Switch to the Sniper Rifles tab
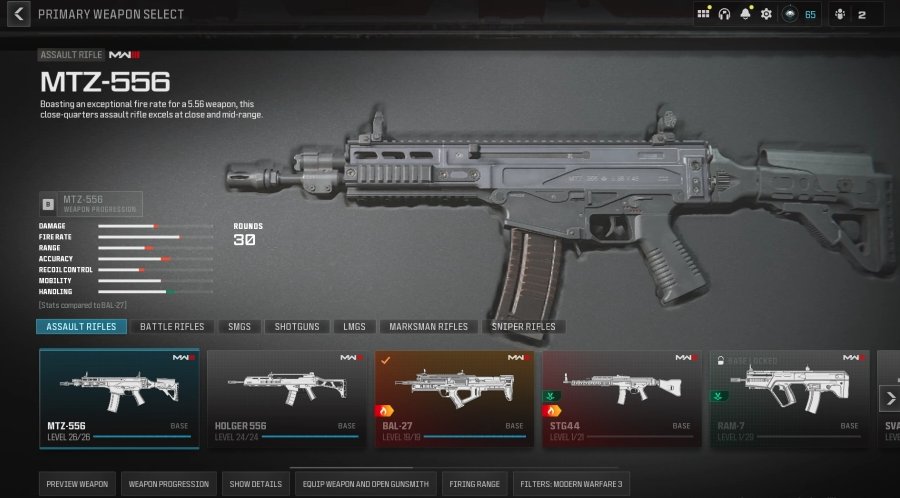This screenshot has width=900, height=498. [523, 327]
